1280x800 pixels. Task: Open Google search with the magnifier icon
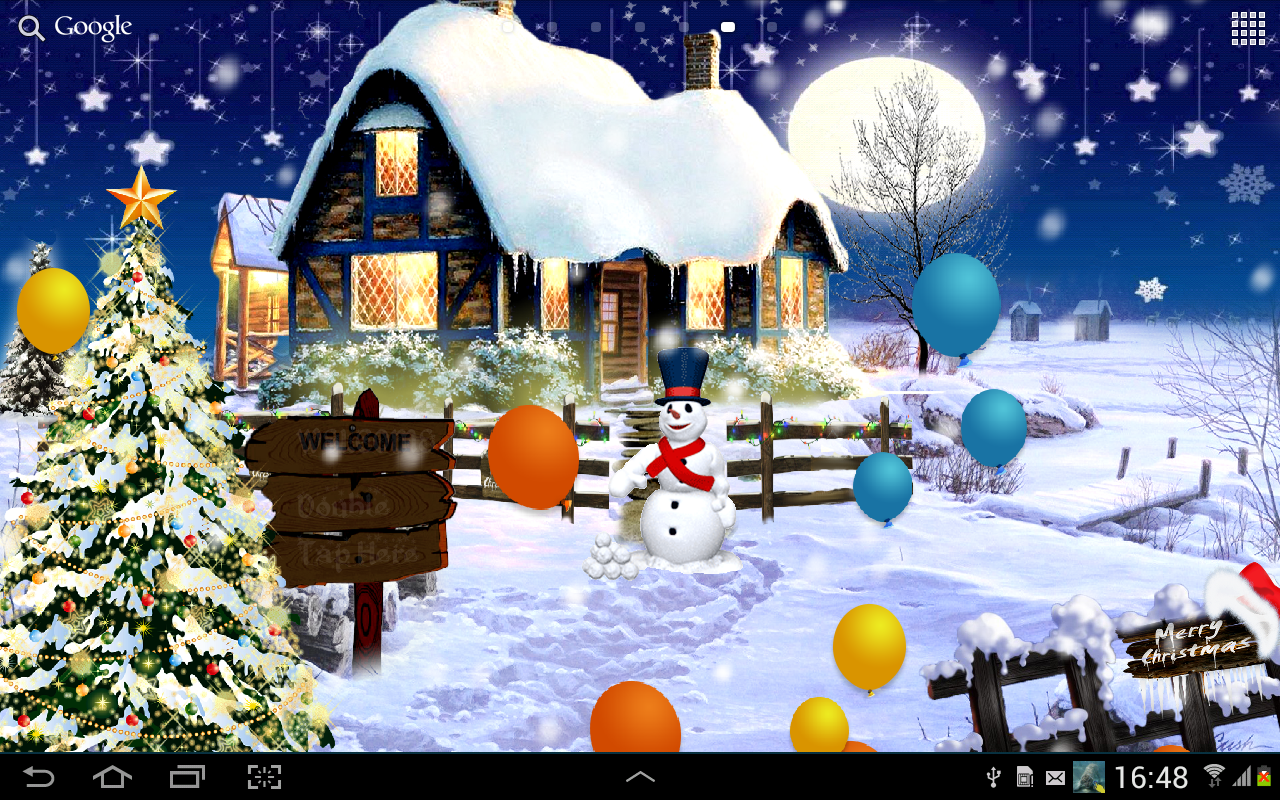pos(33,25)
